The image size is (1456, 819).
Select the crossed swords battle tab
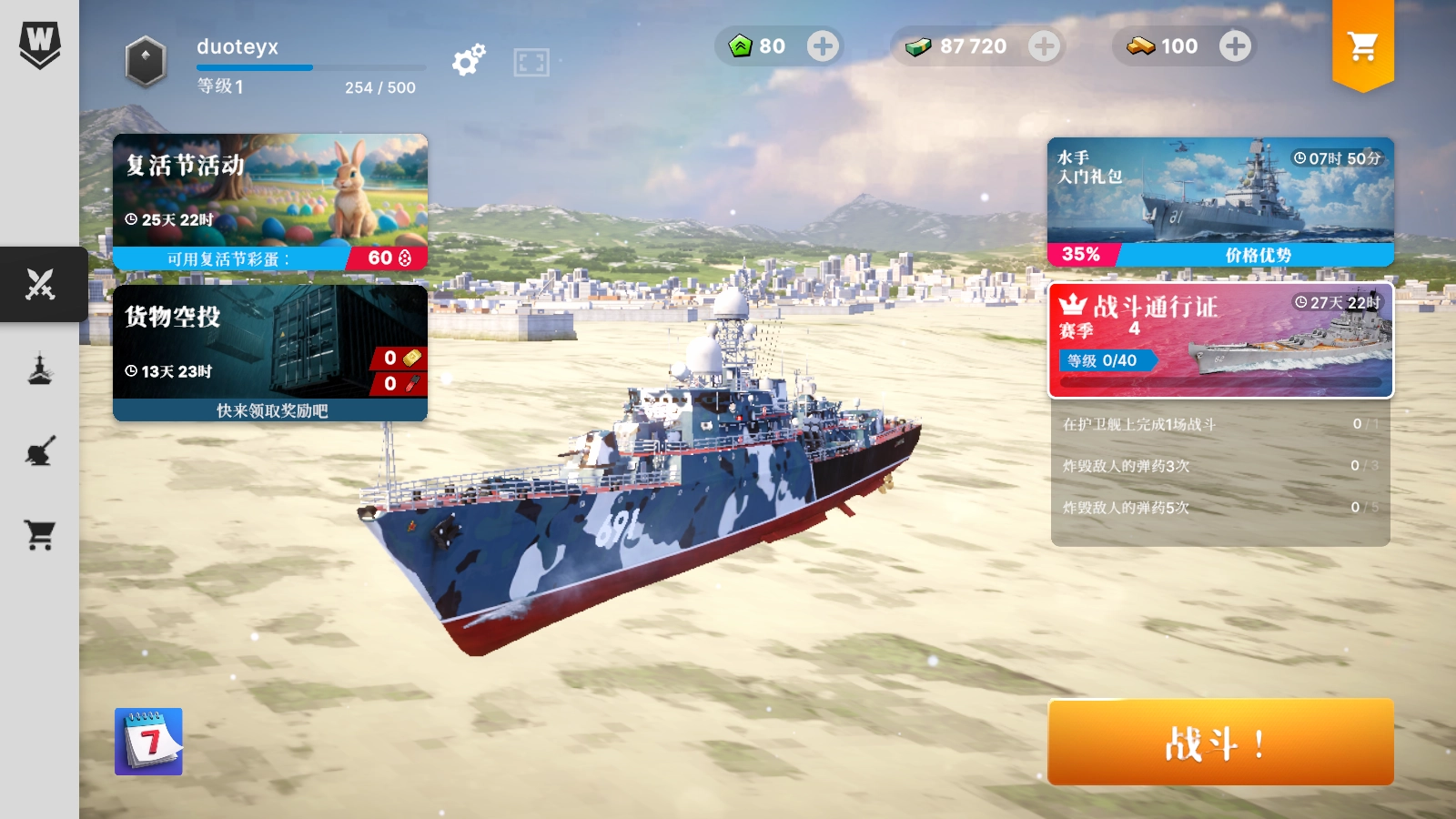pyautogui.click(x=40, y=284)
